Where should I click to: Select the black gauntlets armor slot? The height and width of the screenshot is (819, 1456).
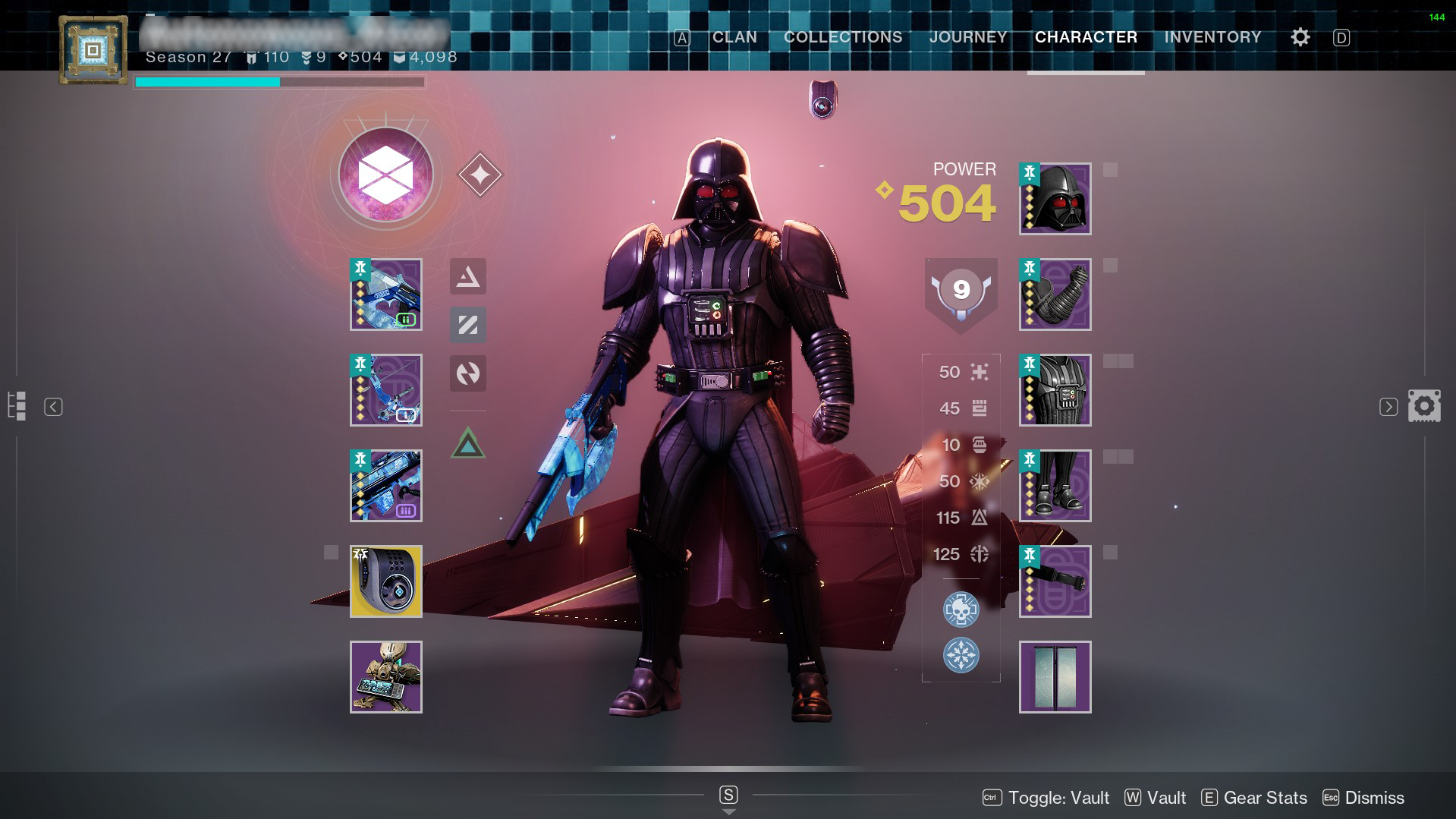(x=1055, y=295)
